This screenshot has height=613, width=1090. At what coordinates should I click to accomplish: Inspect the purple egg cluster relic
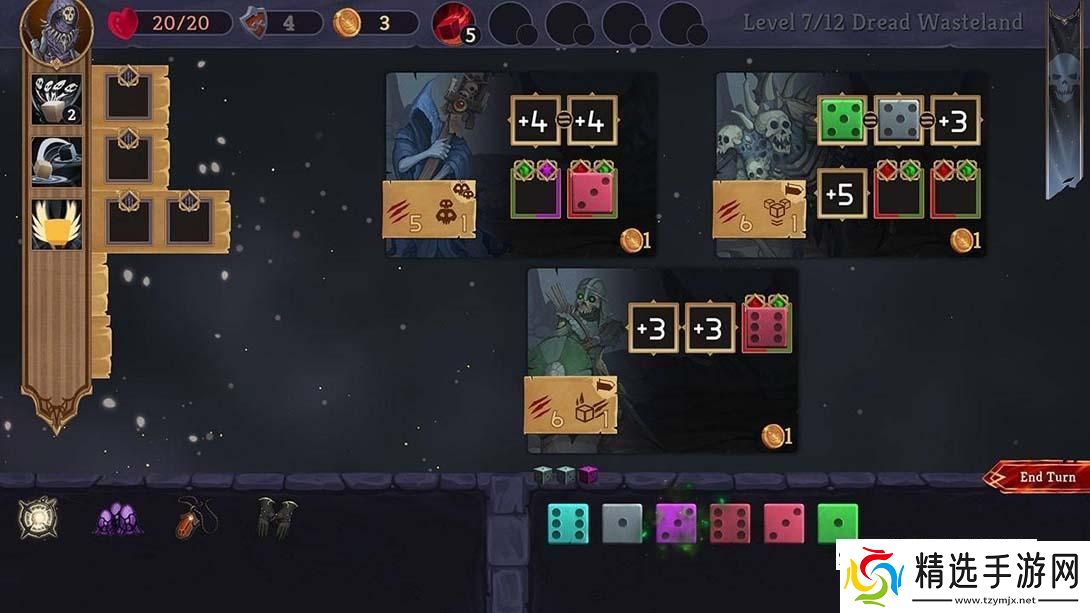tap(117, 518)
